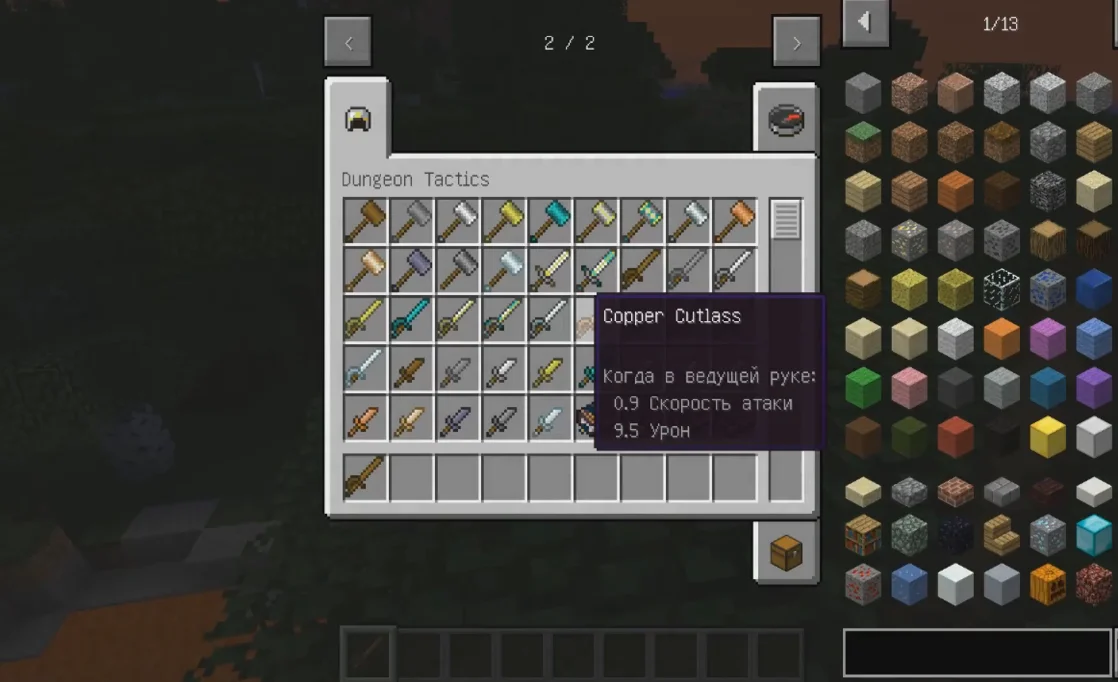
Task: Select the Dungeon Tactics helmet tab
Action: (x=357, y=120)
